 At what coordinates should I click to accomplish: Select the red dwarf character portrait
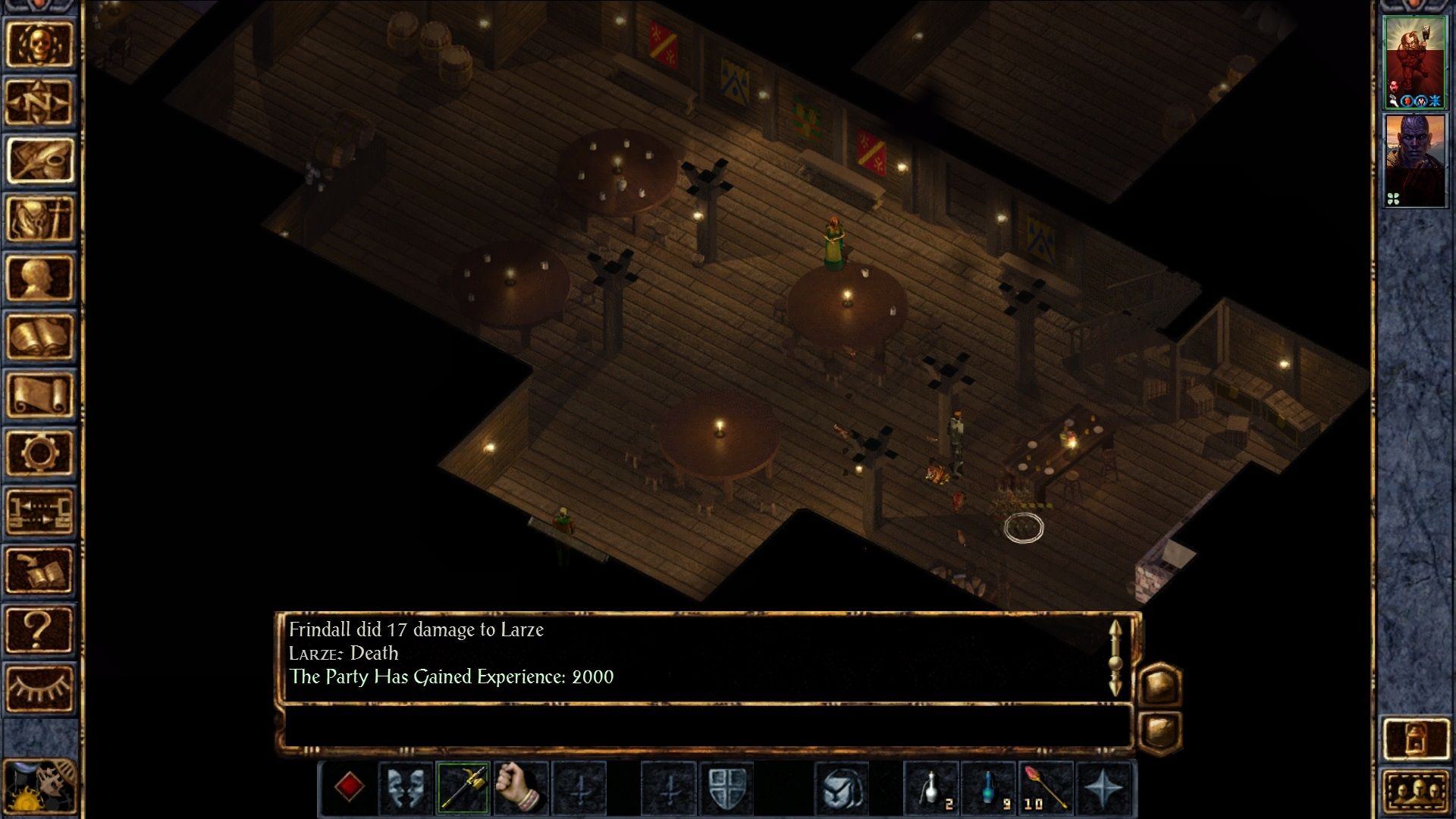[1414, 62]
